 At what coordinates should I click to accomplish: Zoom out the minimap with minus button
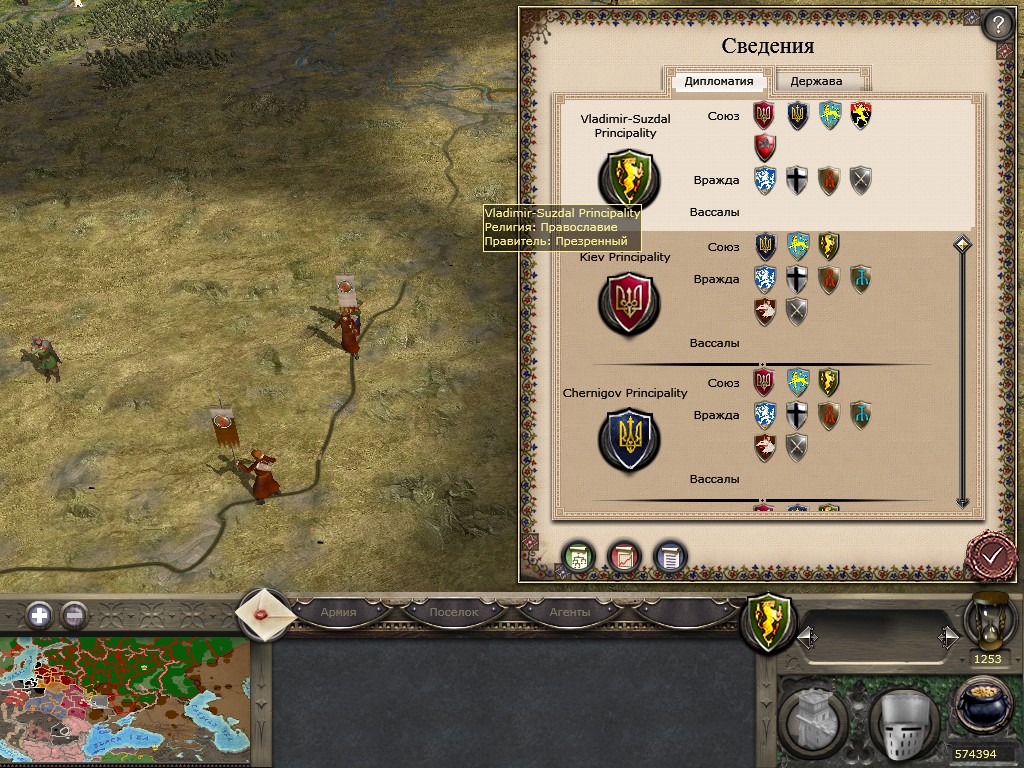point(74,615)
